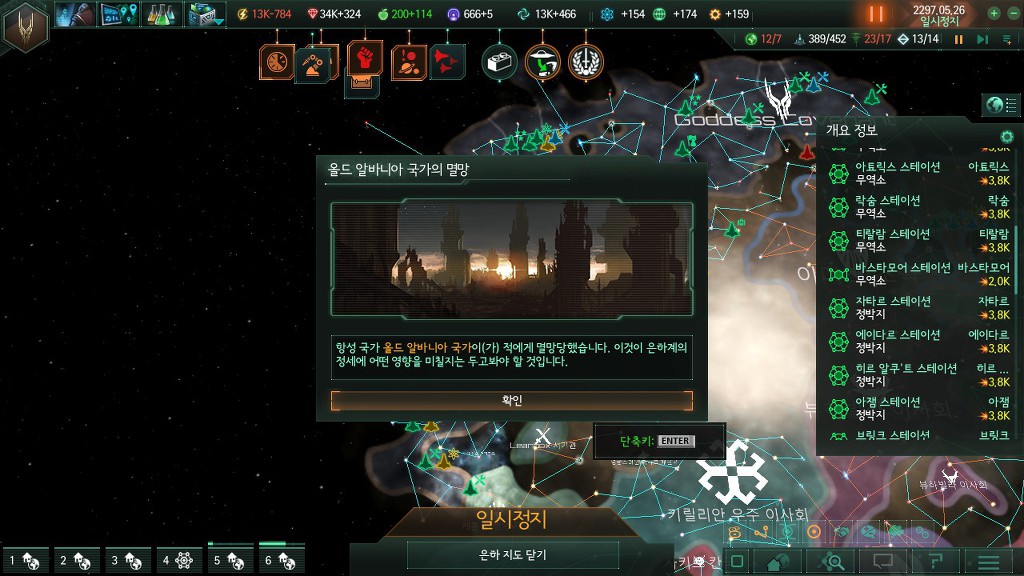Toggle the large orange pause button
This screenshot has height=576, width=1024.
pos(876,14)
